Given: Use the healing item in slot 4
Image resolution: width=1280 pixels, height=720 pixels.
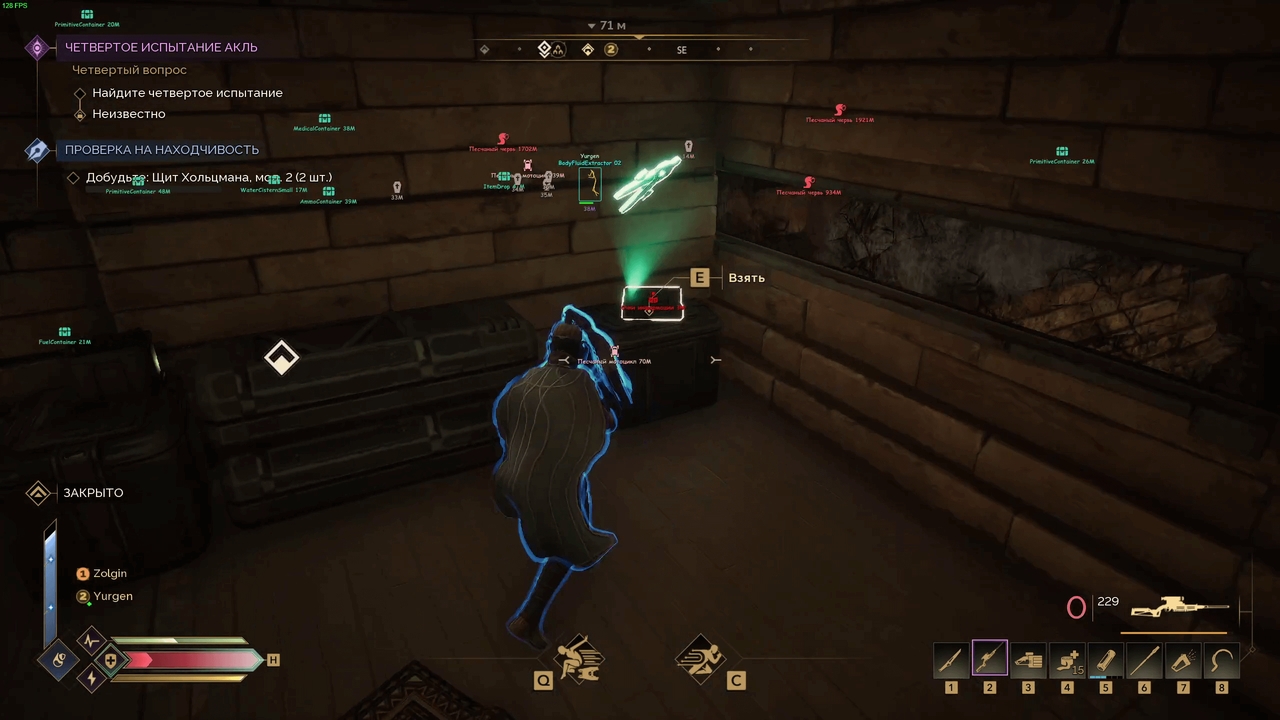Looking at the screenshot, I should coord(1066,658).
